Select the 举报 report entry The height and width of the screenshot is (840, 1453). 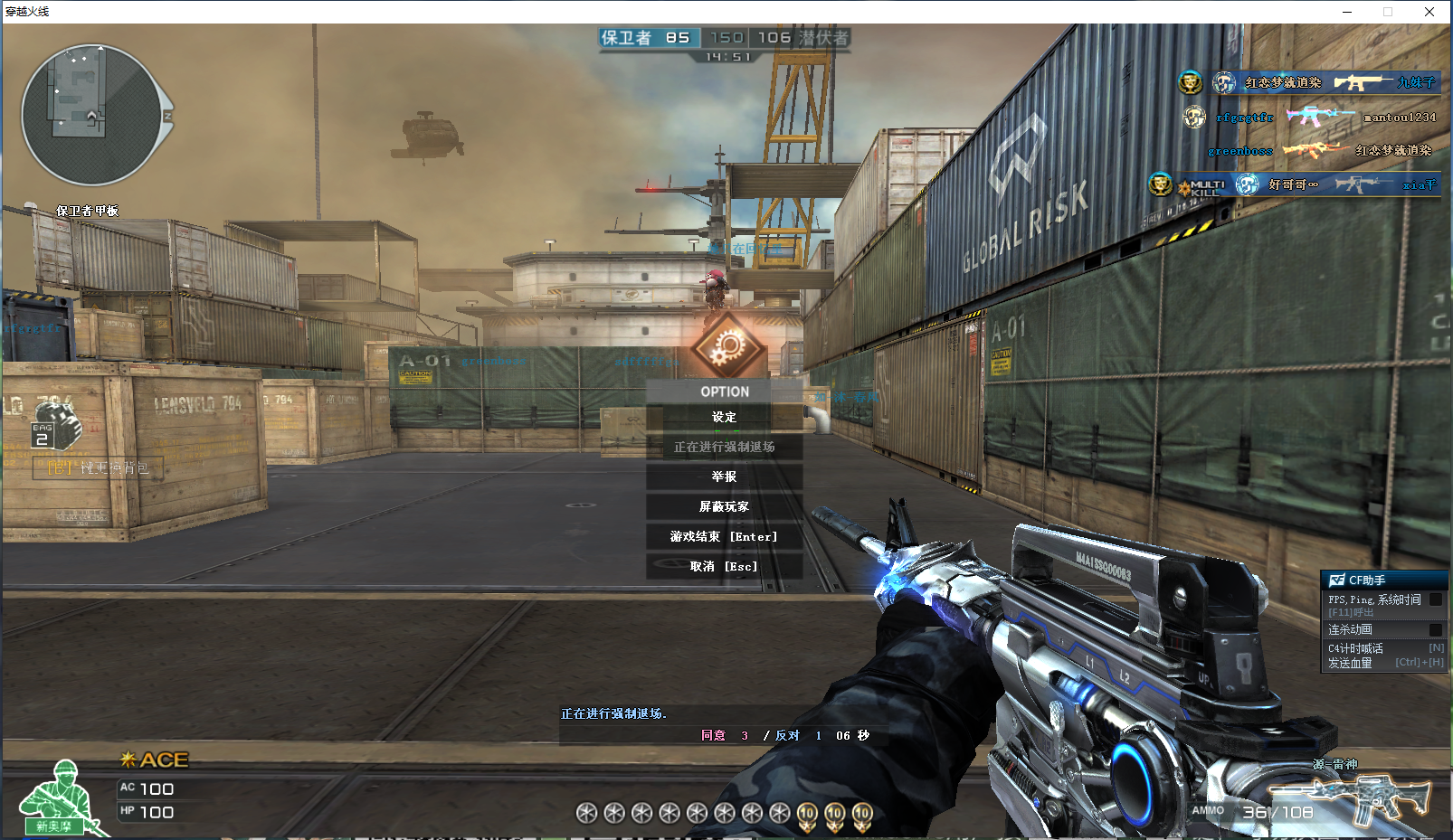click(724, 477)
